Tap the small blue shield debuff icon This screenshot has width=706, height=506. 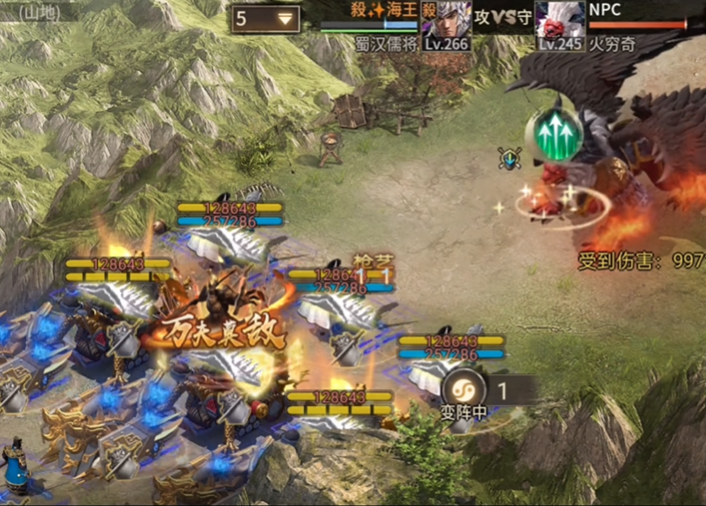tap(512, 157)
